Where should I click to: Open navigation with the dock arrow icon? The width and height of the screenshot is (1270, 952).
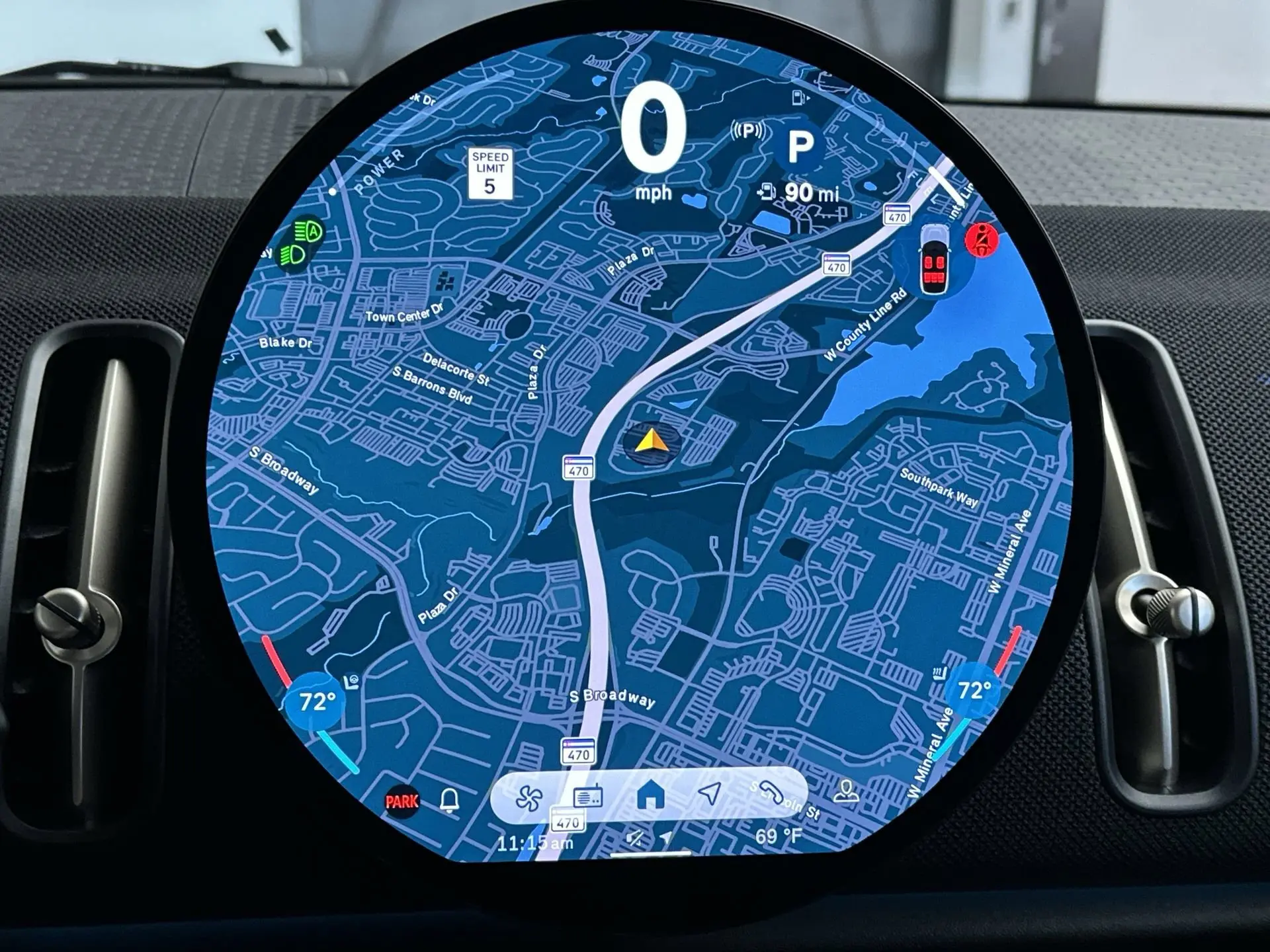[709, 793]
